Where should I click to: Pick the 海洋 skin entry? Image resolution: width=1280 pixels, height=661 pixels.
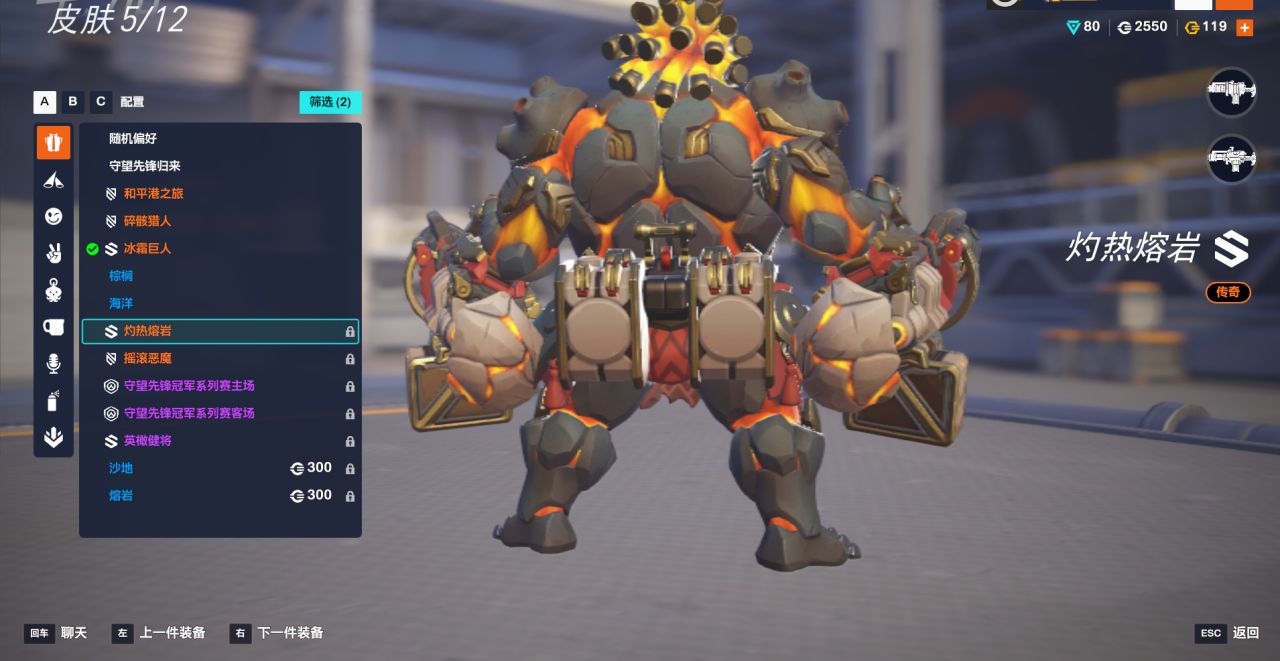[x=121, y=303]
